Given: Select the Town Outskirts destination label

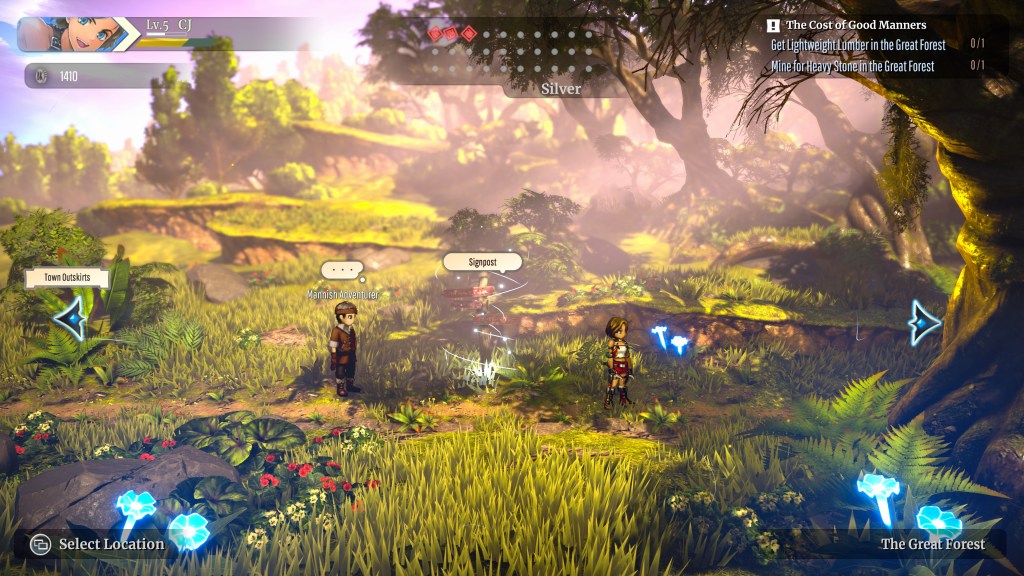Looking at the screenshot, I should tap(67, 279).
